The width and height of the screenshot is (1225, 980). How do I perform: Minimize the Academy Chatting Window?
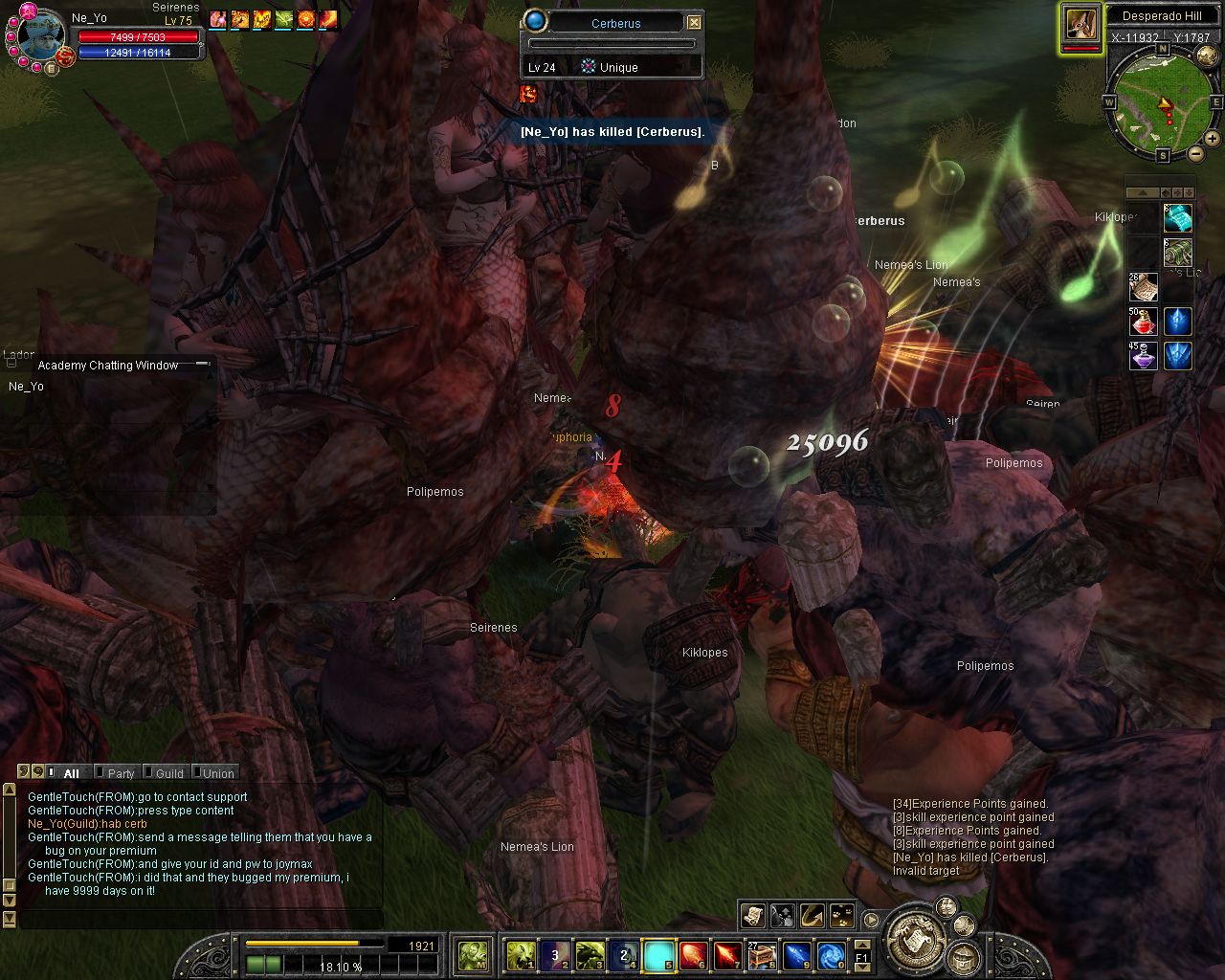(202, 365)
